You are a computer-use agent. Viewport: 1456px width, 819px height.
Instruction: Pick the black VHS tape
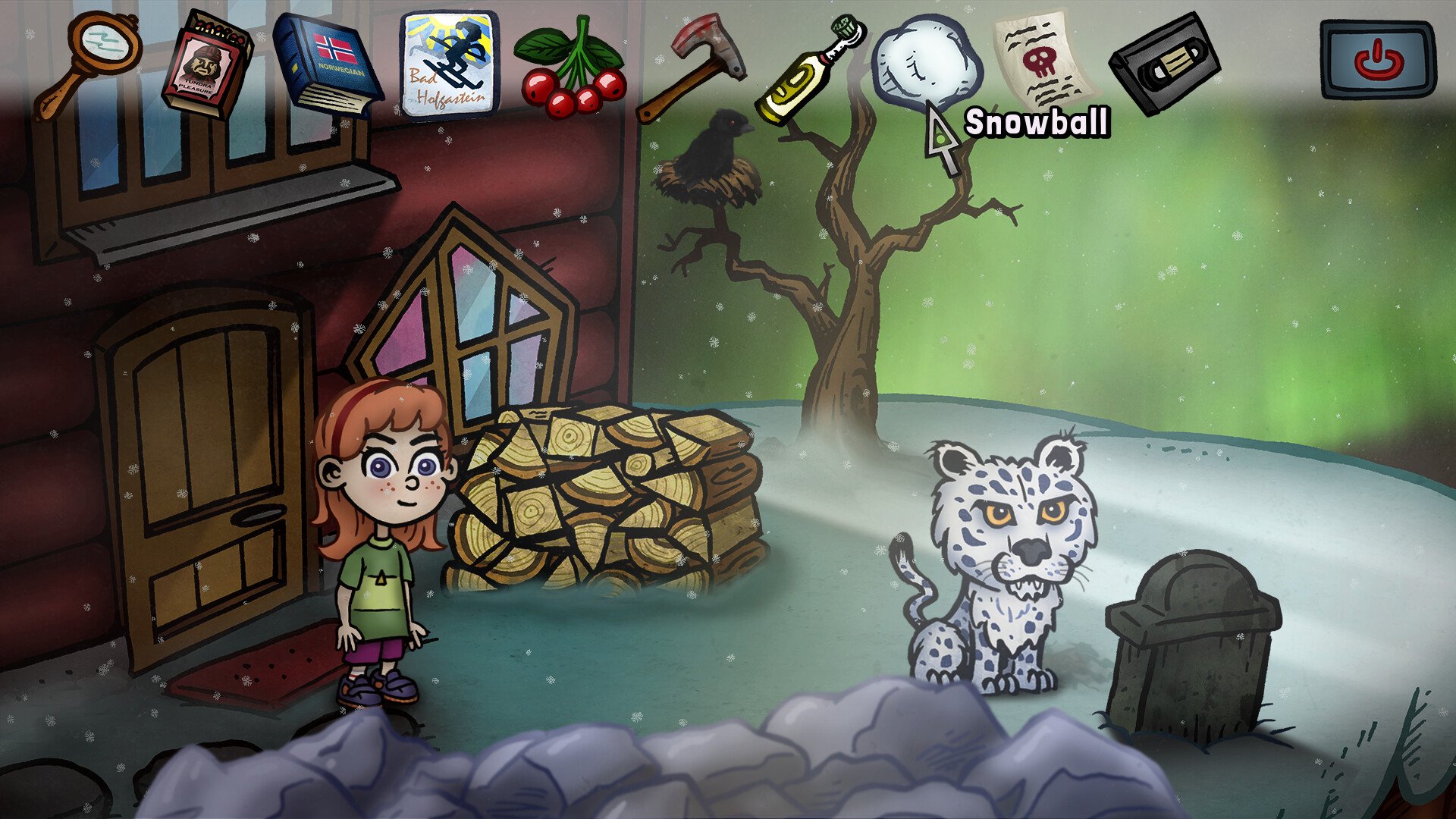(x=1163, y=64)
